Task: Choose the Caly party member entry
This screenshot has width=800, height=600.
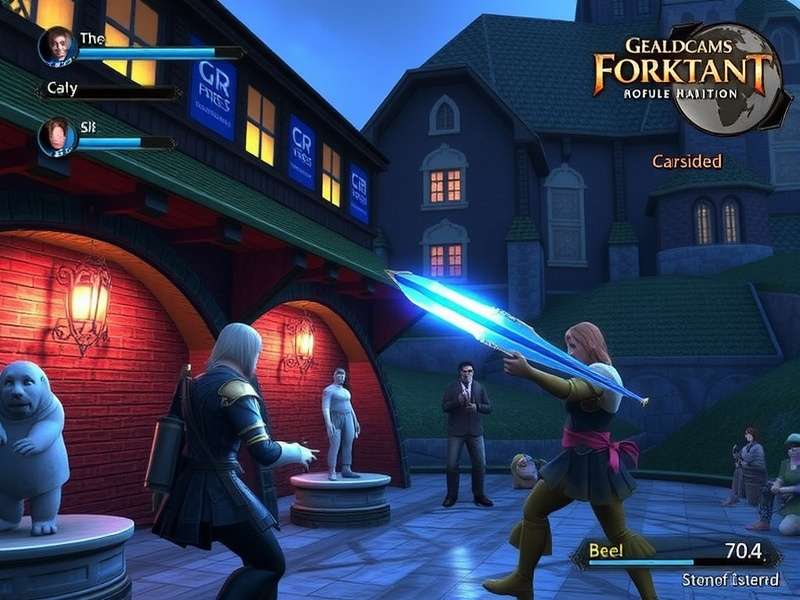Action: point(62,89)
